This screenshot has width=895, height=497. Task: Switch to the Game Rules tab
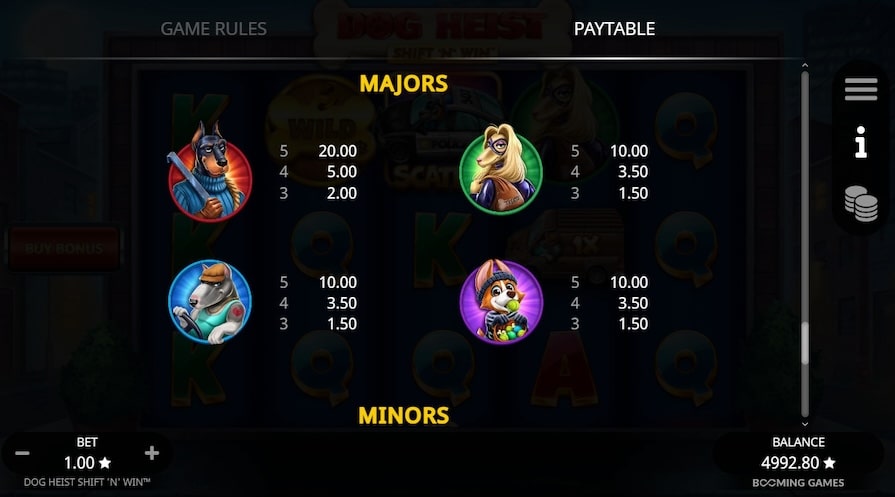click(214, 28)
